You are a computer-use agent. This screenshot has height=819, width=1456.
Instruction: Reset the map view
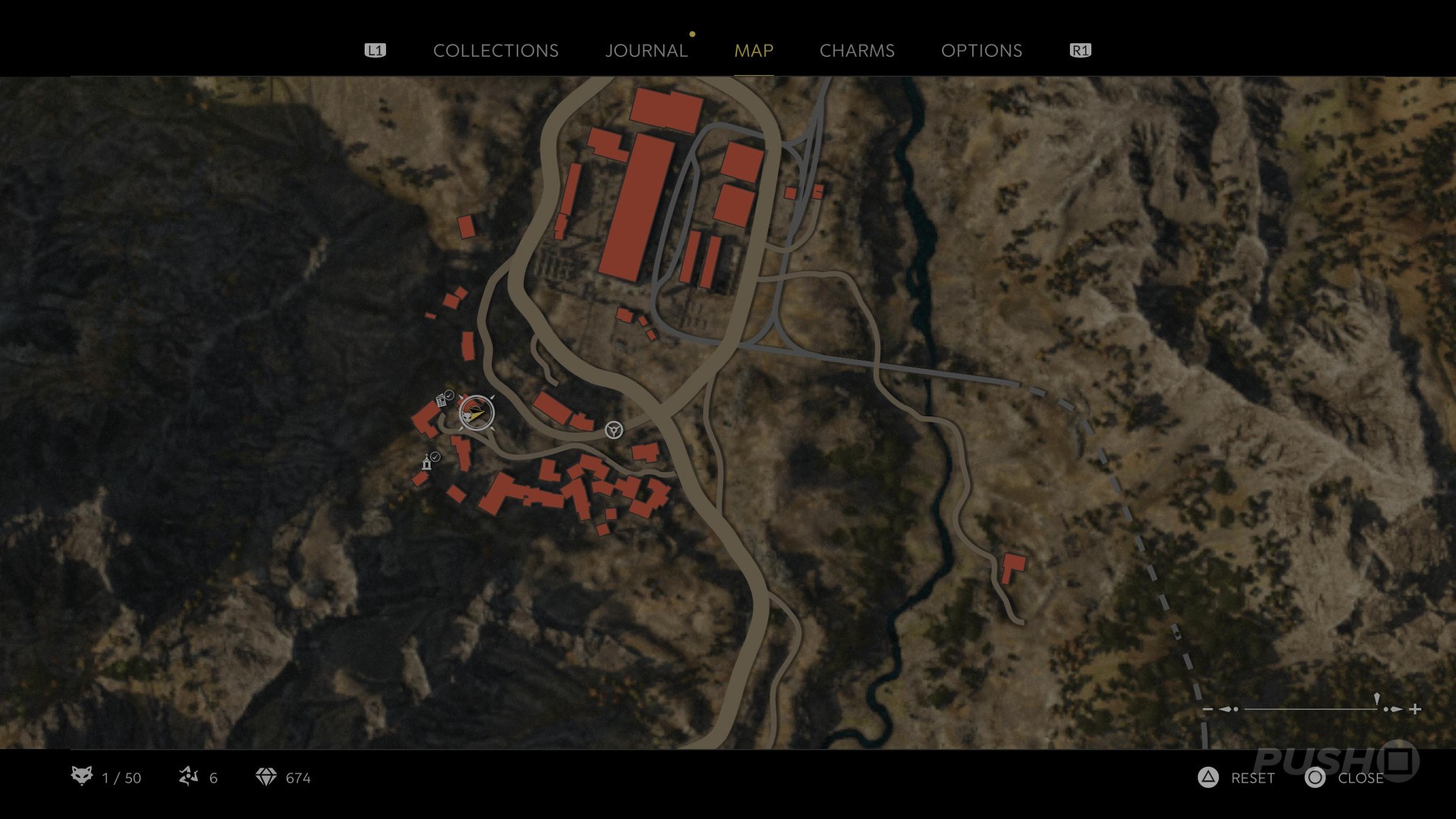point(1236,778)
